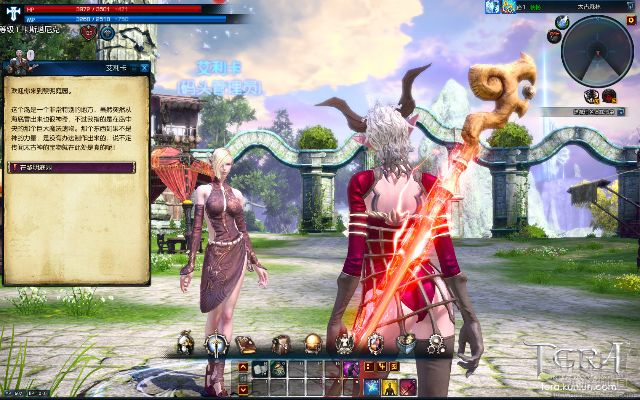Open the gears settings icon
This screenshot has height=400, width=640.
click(x=437, y=344)
